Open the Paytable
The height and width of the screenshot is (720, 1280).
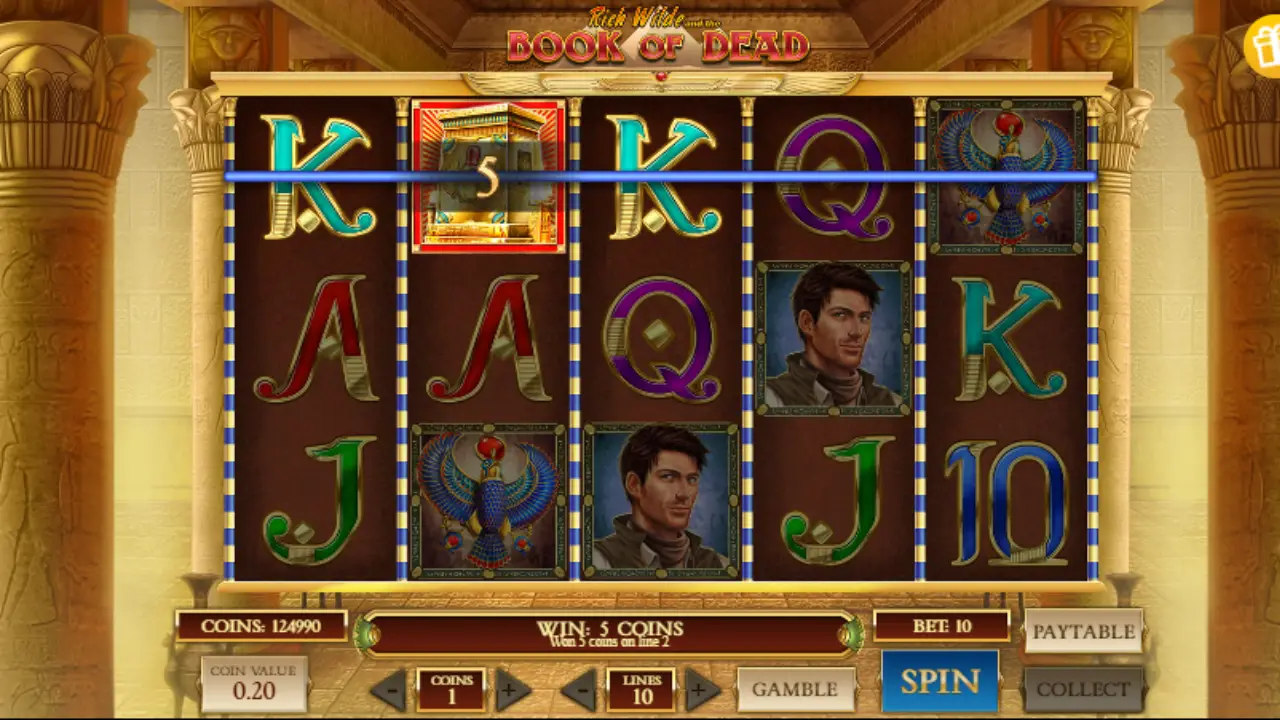tap(1083, 632)
